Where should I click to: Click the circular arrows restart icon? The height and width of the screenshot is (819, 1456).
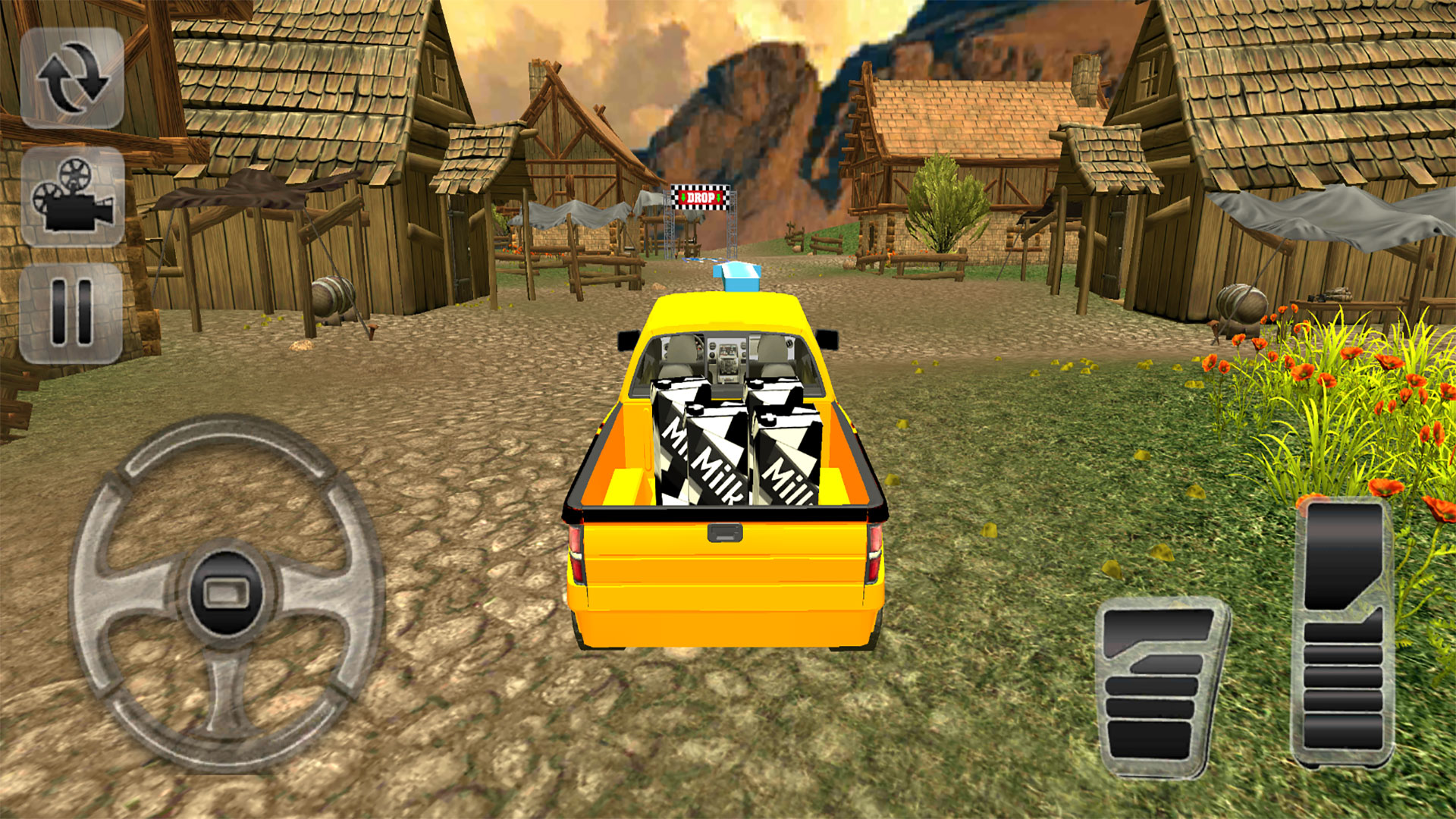point(74,77)
